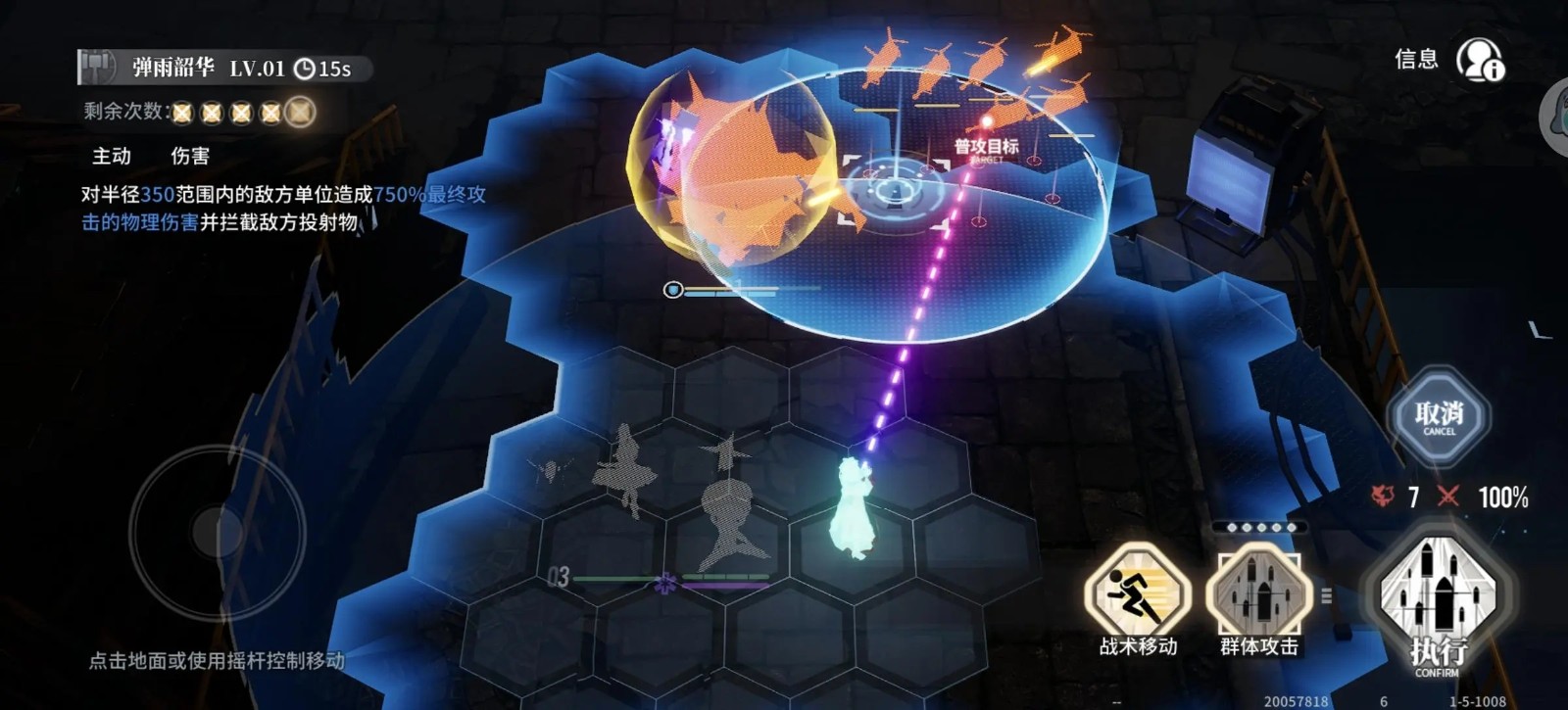Cancel the skill with 取消 button
Viewport: 1568px width, 710px height.
pos(1439,417)
